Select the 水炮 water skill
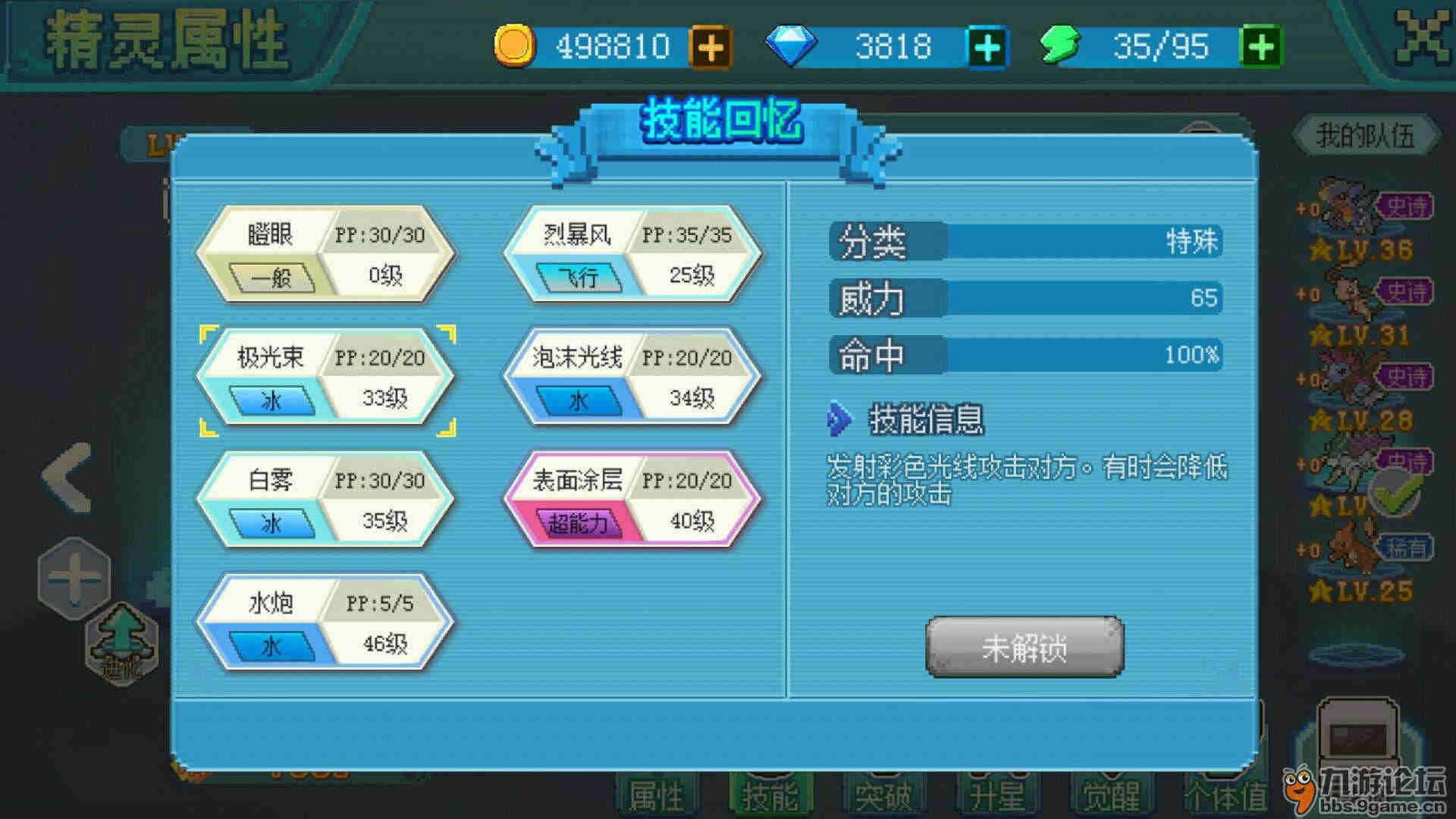The image size is (1456, 819). click(326, 623)
